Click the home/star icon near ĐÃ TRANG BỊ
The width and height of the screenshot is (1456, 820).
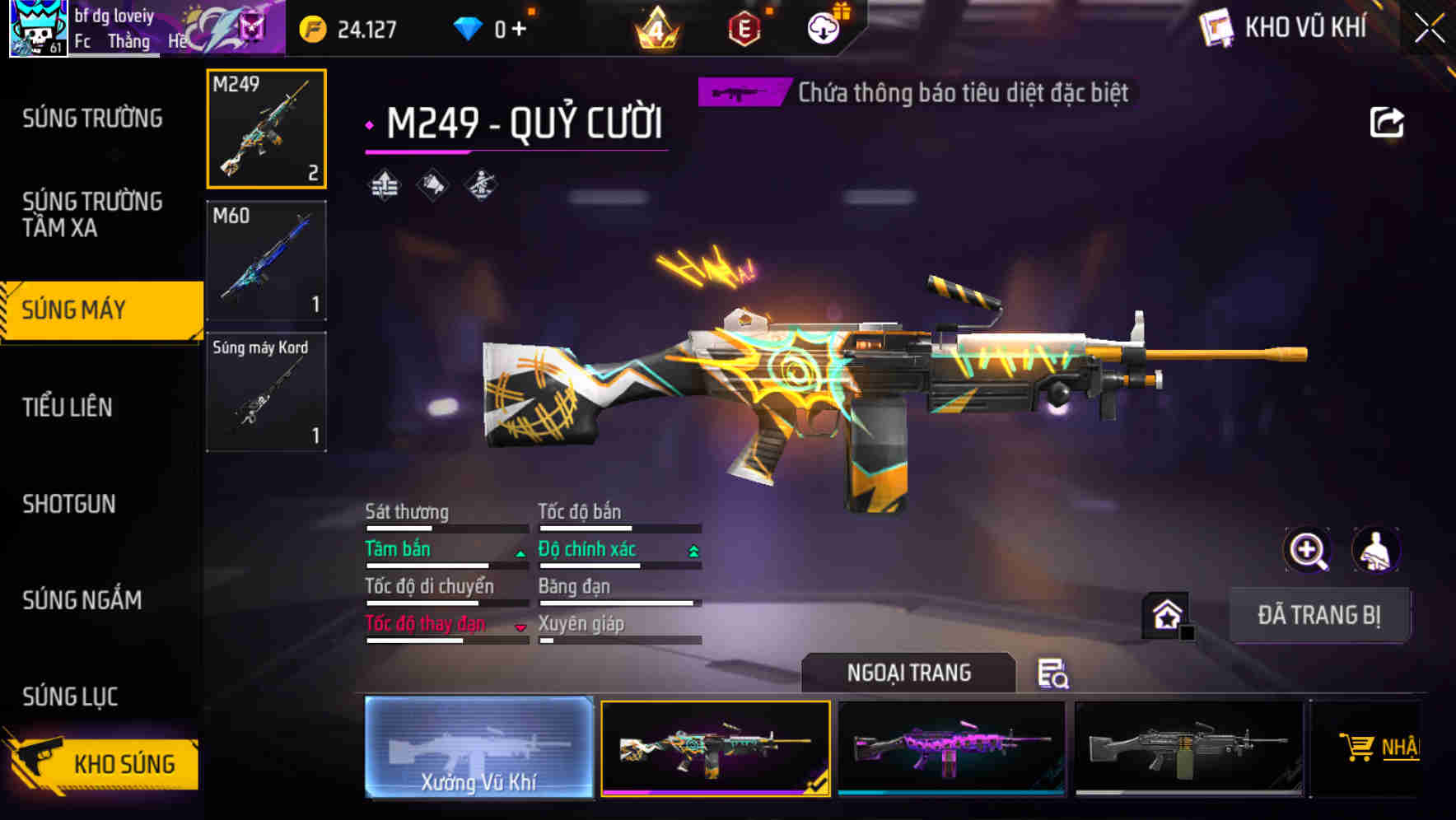1168,614
